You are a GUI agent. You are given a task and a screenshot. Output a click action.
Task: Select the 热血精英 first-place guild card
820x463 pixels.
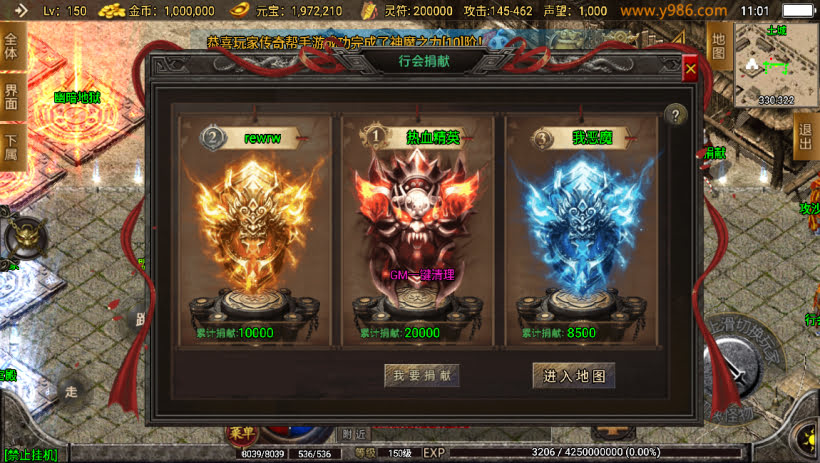419,232
